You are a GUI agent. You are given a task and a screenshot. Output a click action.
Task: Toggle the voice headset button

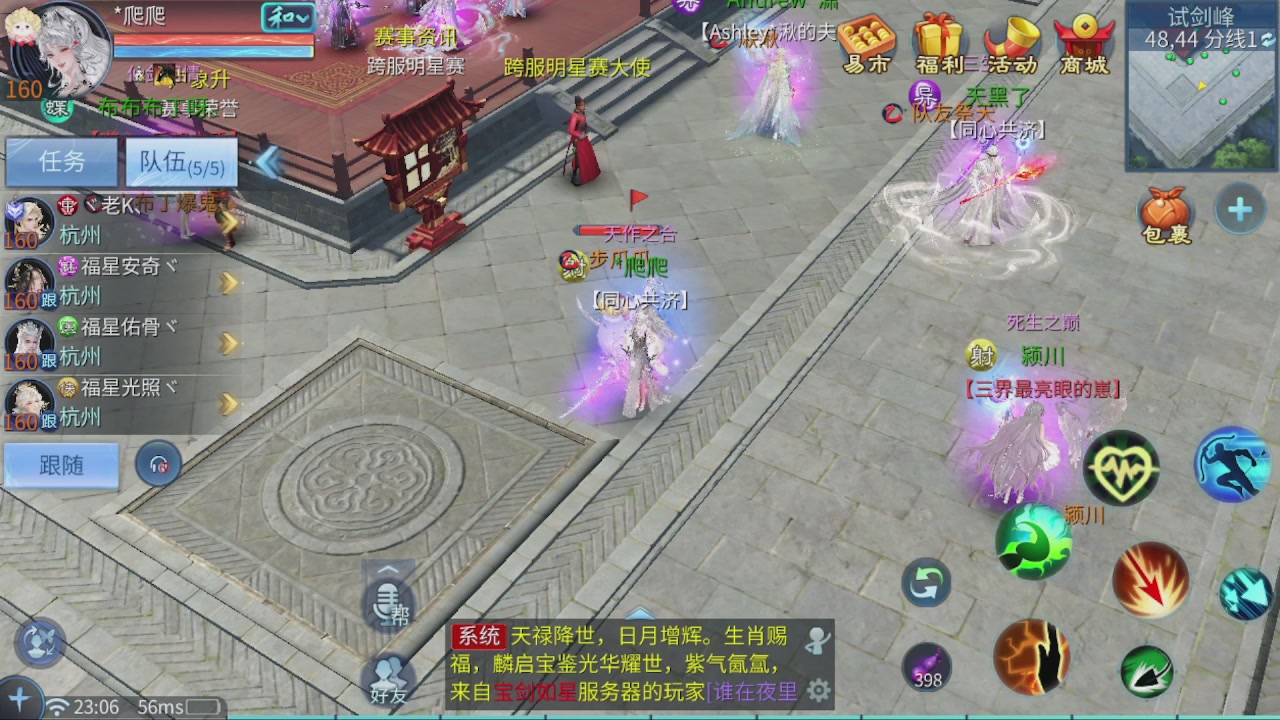point(159,463)
